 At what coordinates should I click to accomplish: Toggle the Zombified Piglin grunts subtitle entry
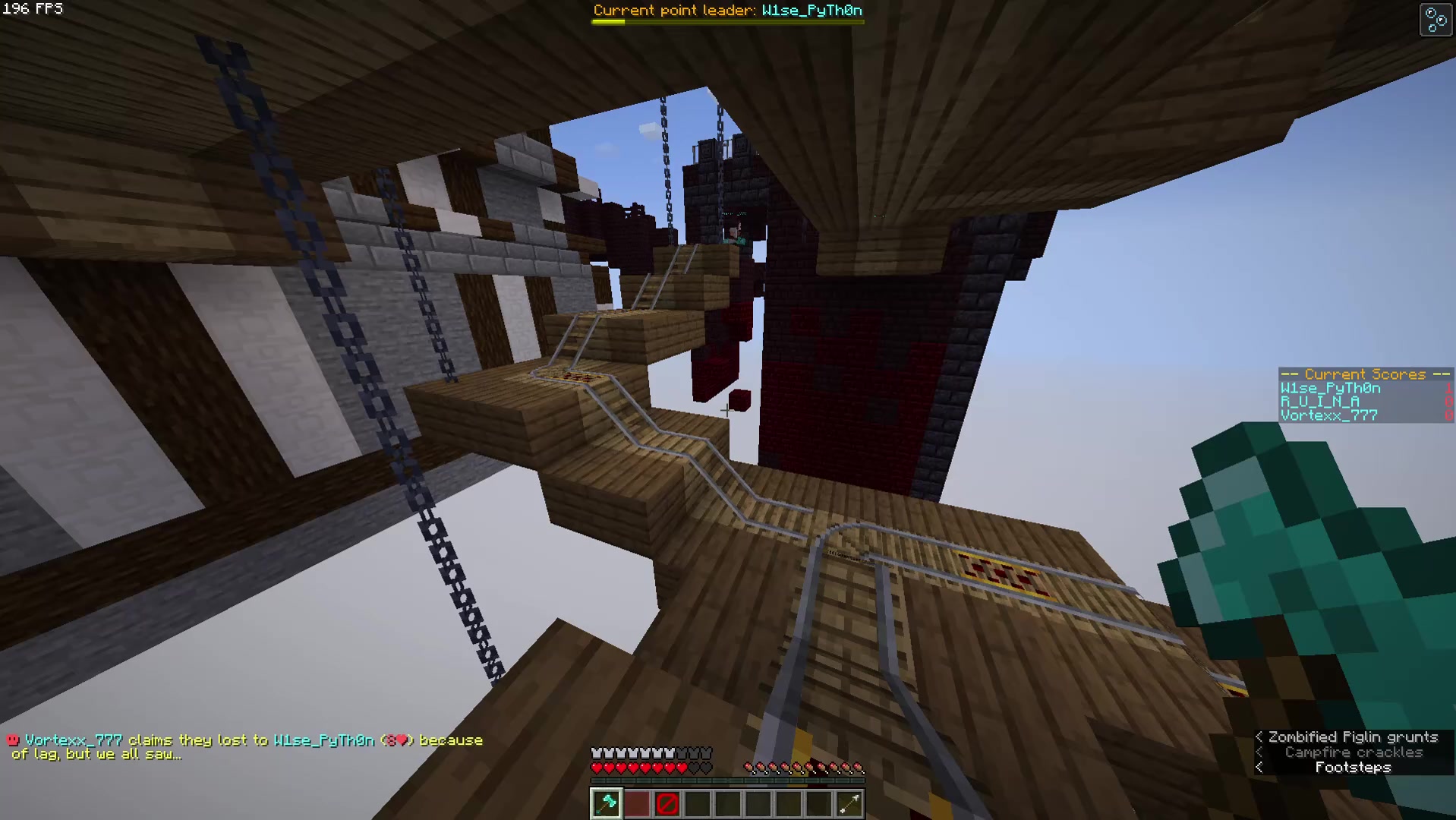1353,736
